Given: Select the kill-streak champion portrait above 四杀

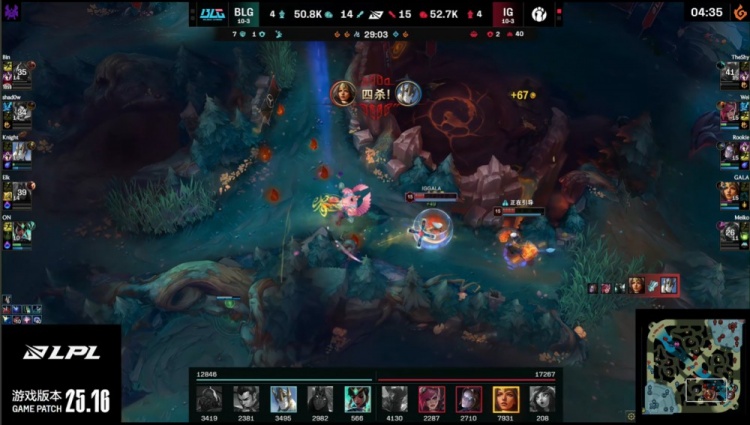Looking at the screenshot, I should (x=343, y=93).
